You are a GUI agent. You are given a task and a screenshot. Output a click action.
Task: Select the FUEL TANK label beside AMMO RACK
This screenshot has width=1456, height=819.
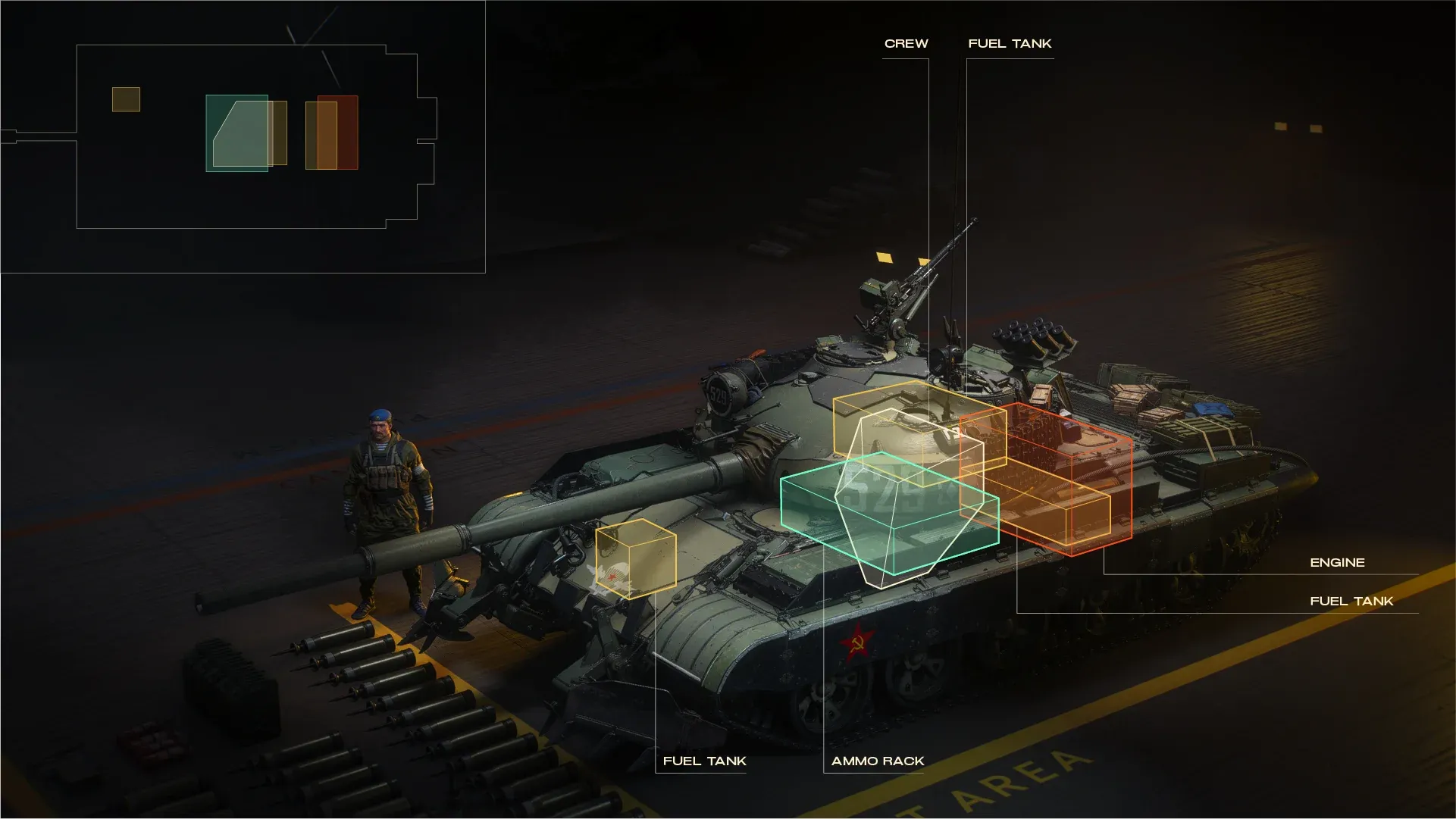point(704,761)
